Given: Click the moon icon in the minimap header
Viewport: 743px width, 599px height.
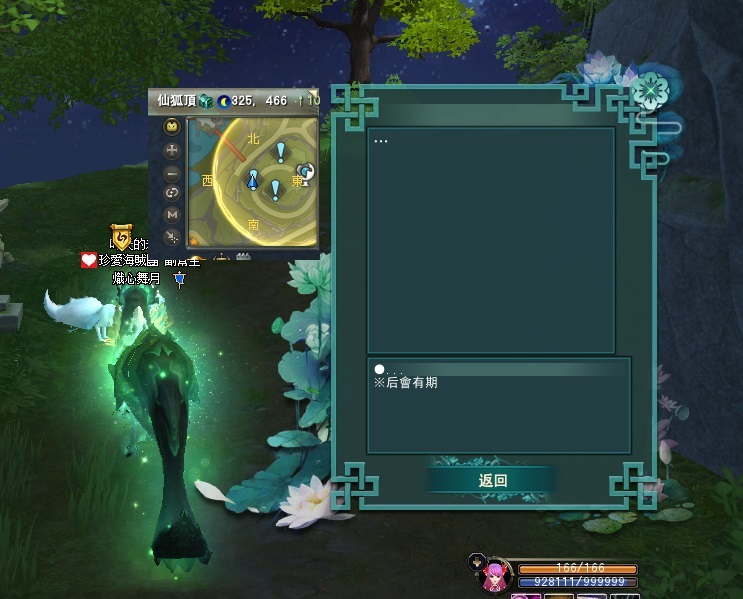Looking at the screenshot, I should [x=223, y=101].
